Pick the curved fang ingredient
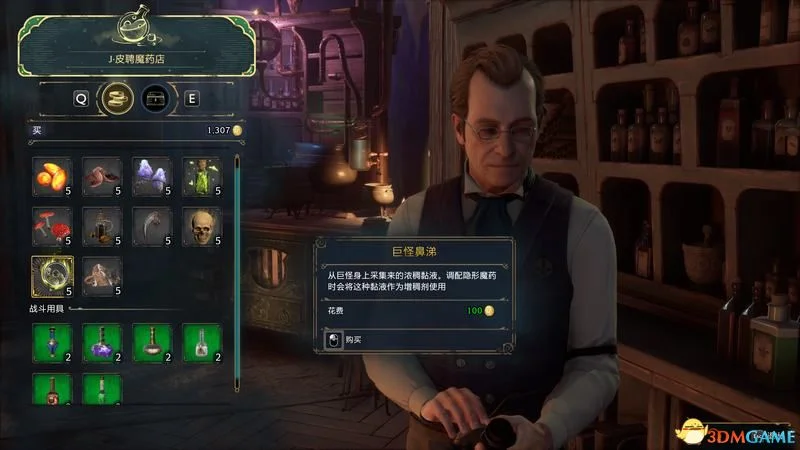The width and height of the screenshot is (800, 450). click(151, 227)
